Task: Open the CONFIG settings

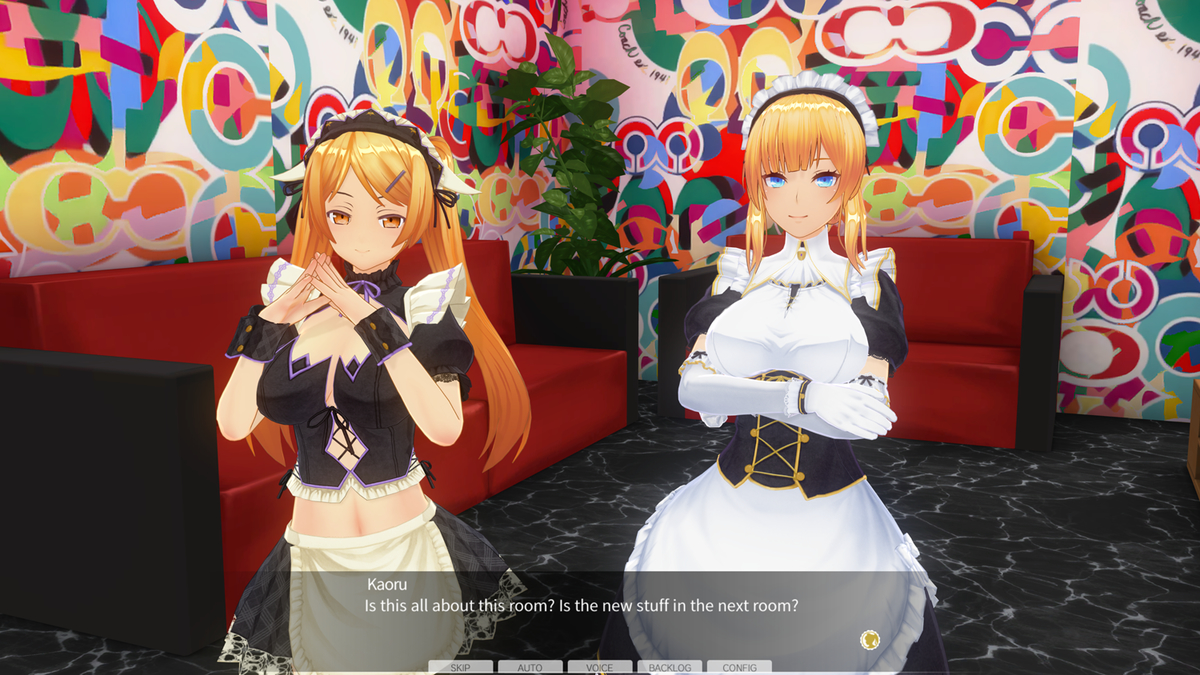Action: click(739, 667)
